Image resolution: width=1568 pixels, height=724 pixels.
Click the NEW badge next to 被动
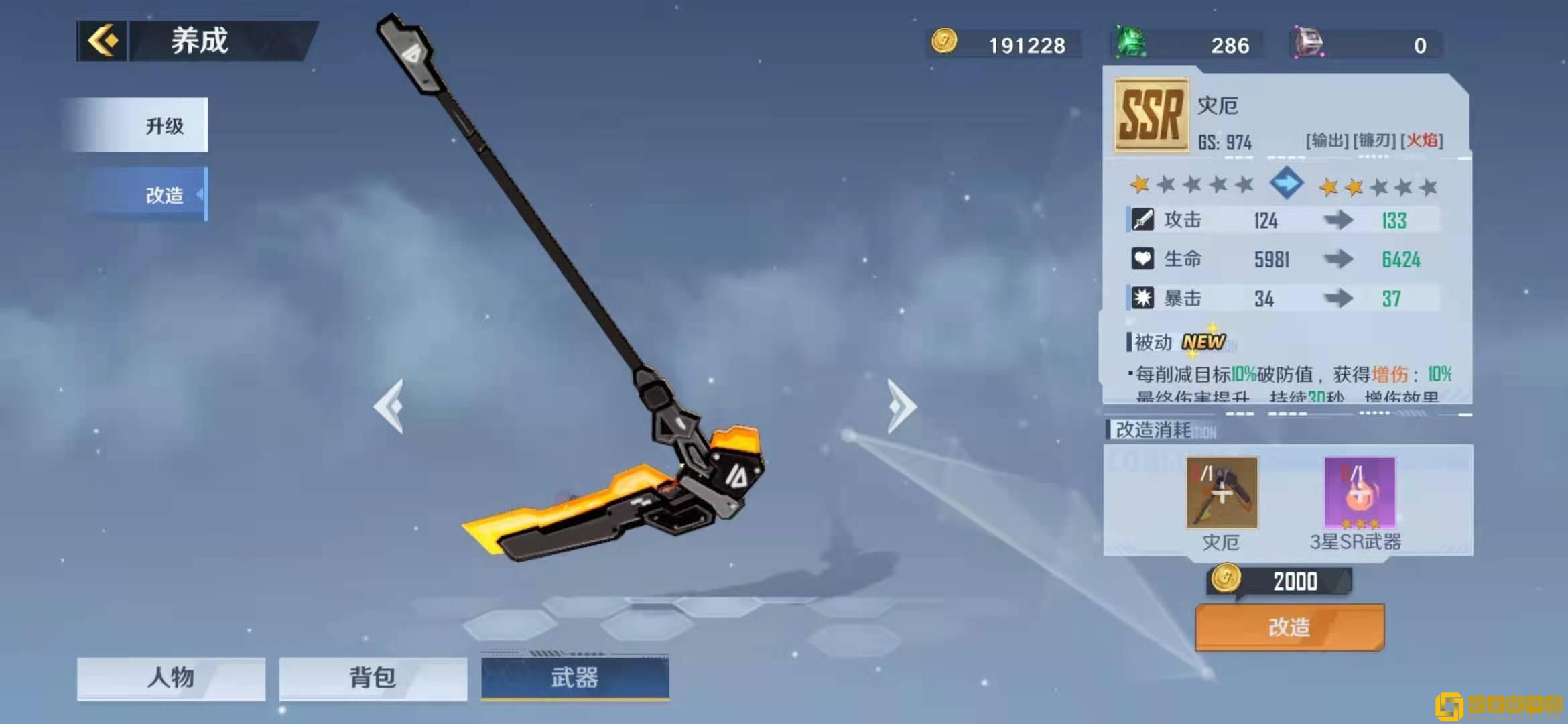coord(1204,343)
